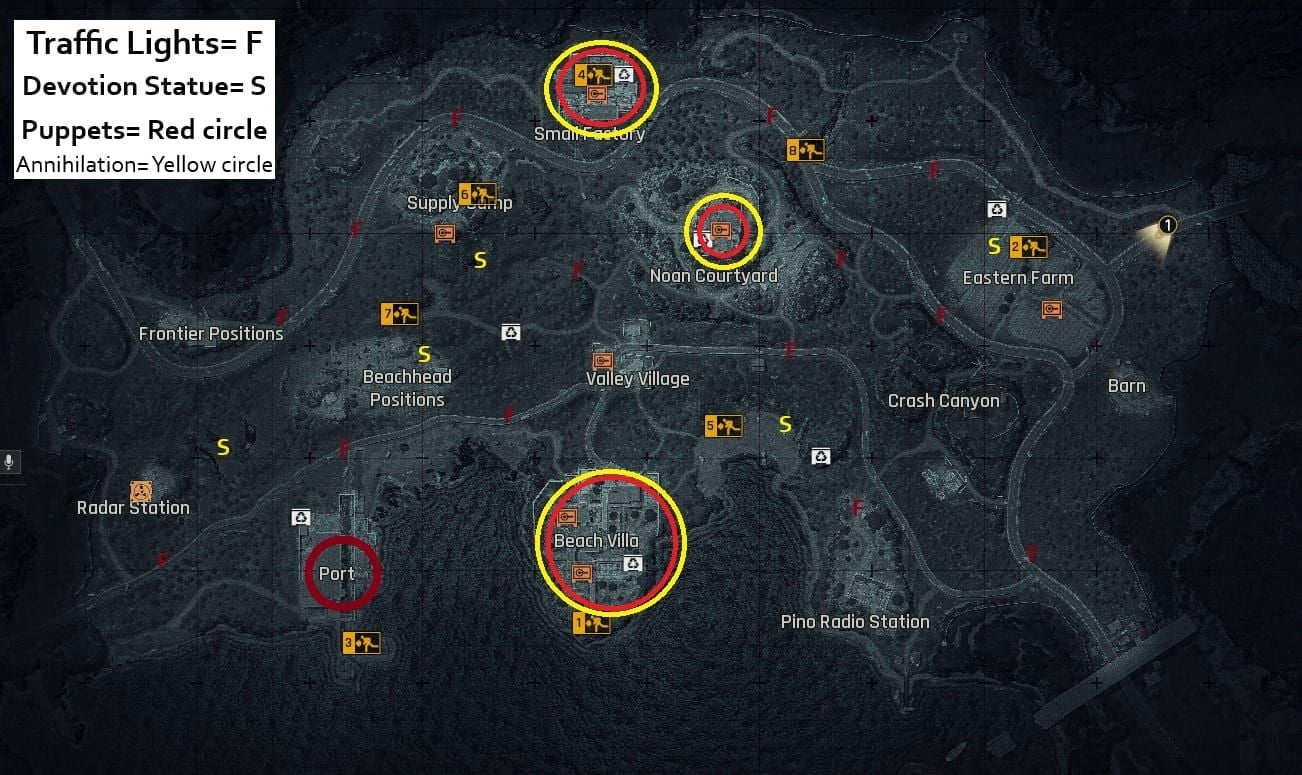
Task: Toggle the microphone icon on the left edge
Action: pyautogui.click(x=11, y=461)
